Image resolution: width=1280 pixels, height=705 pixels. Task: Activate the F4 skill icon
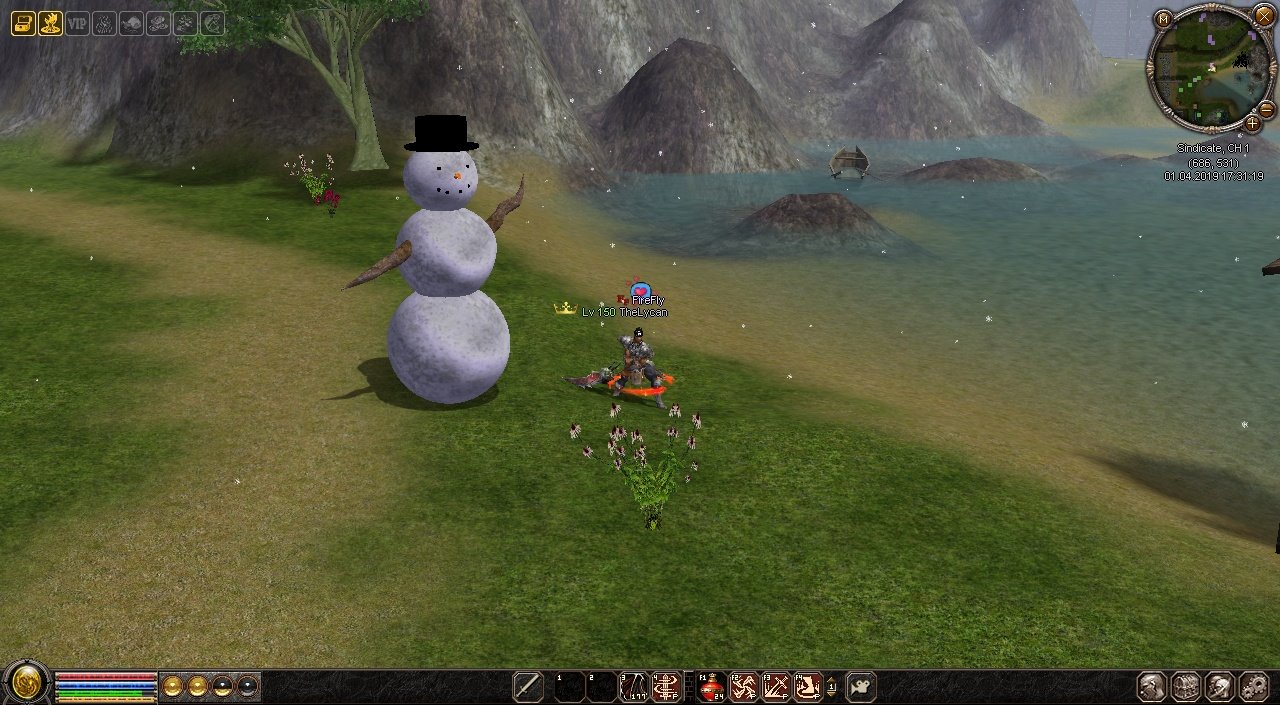pyautogui.click(x=808, y=687)
